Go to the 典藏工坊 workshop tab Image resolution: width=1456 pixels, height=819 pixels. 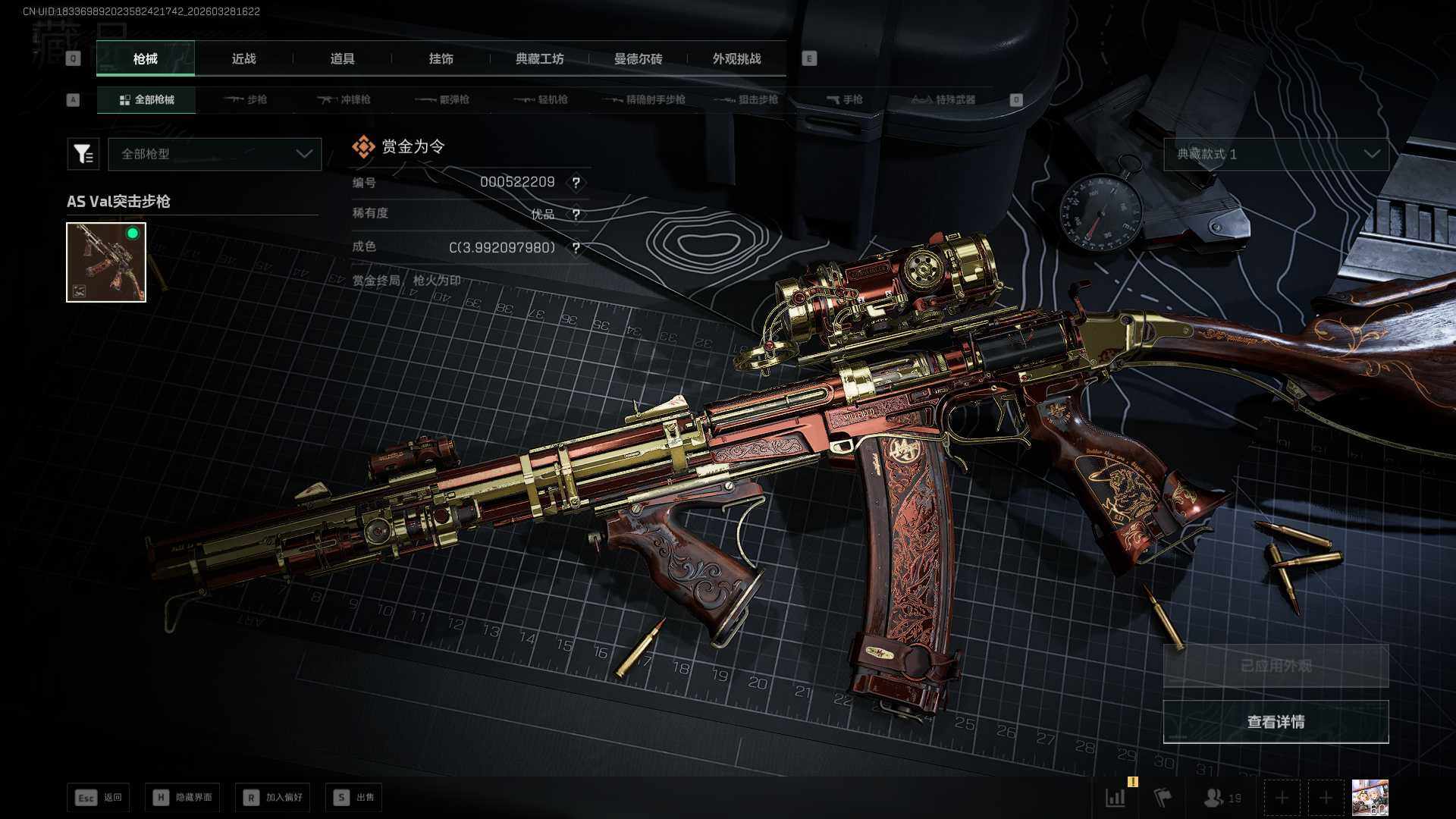coord(539,59)
